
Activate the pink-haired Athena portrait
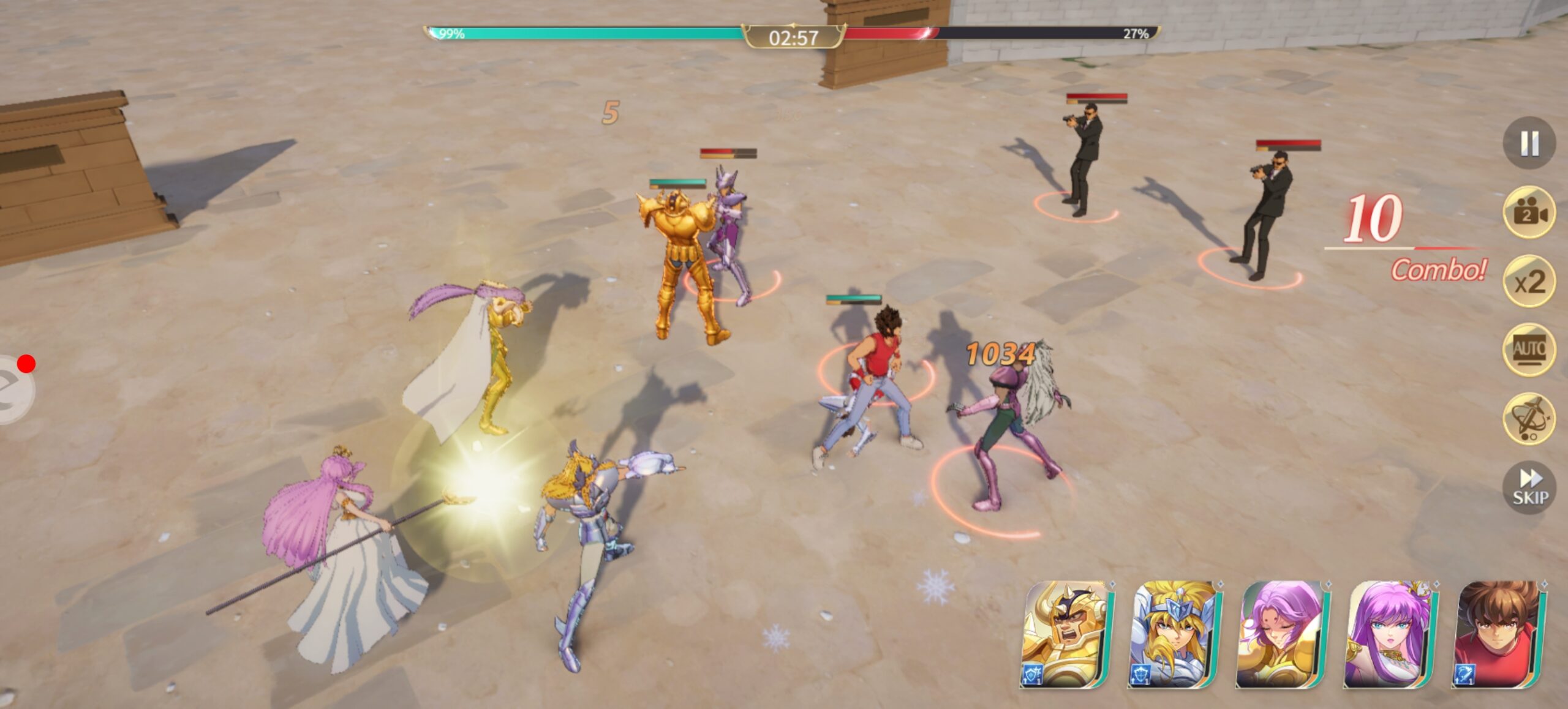point(1390,634)
